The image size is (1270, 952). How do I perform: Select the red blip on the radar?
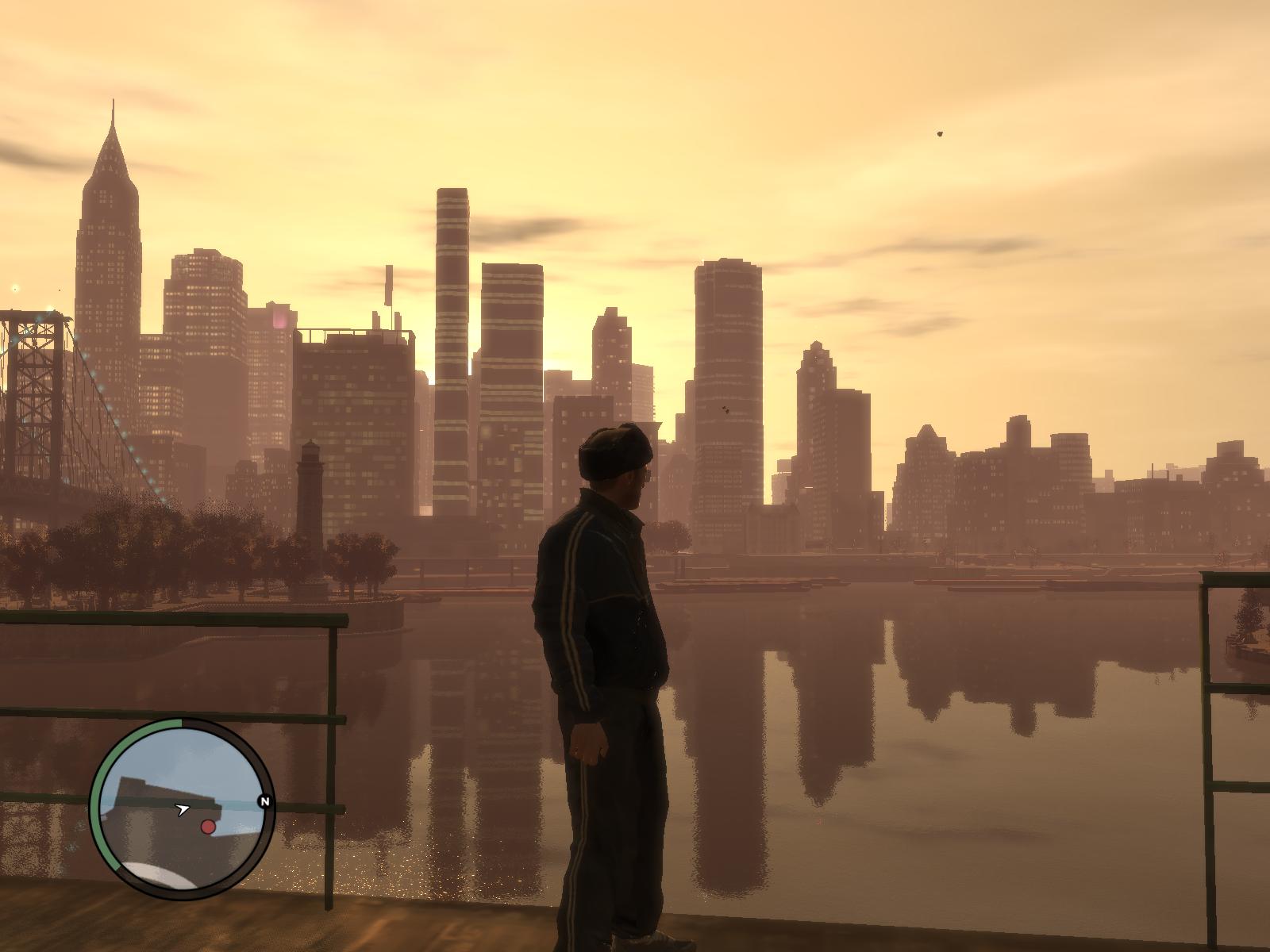tap(208, 827)
